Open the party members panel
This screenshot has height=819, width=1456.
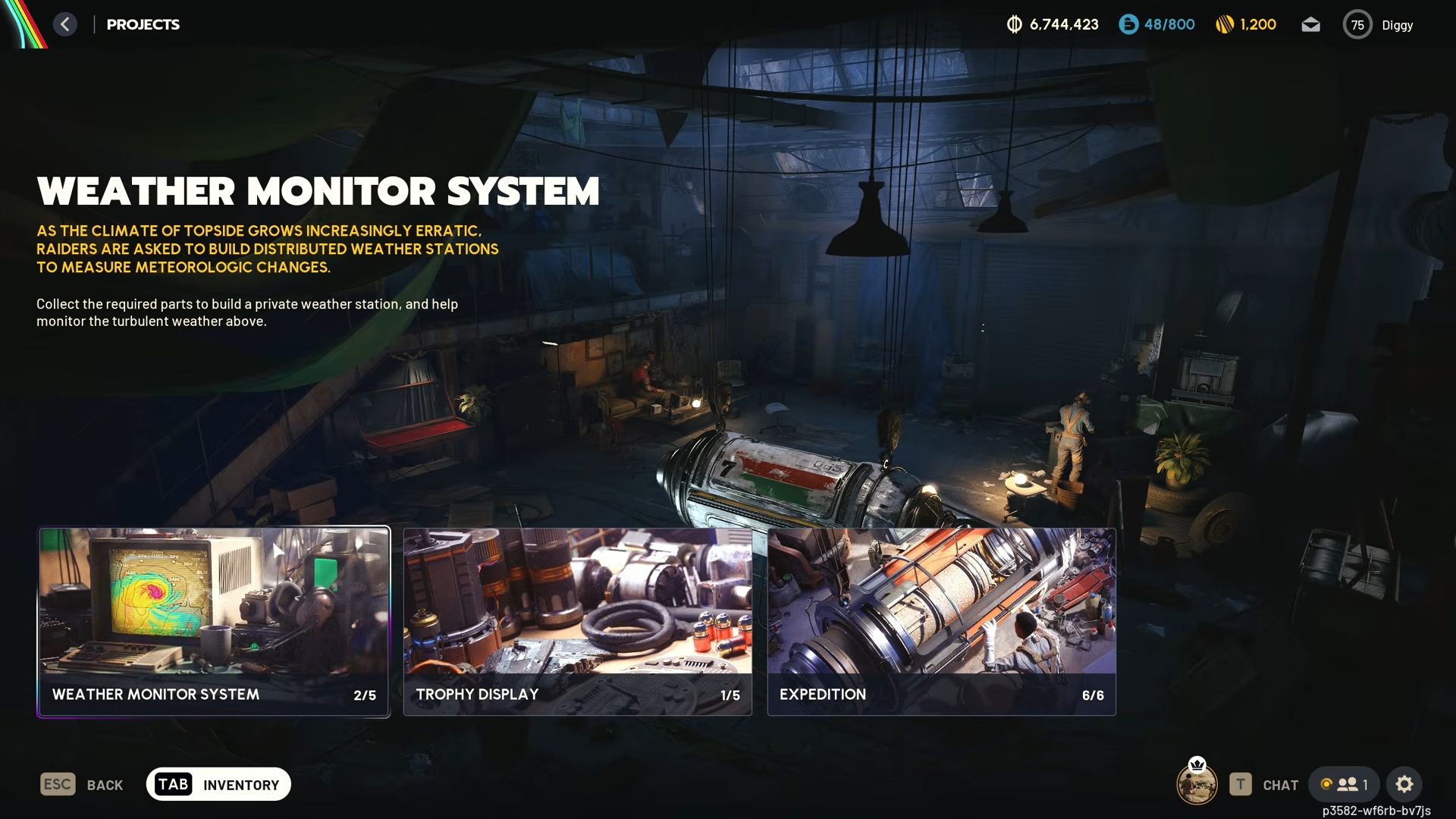[1344, 784]
